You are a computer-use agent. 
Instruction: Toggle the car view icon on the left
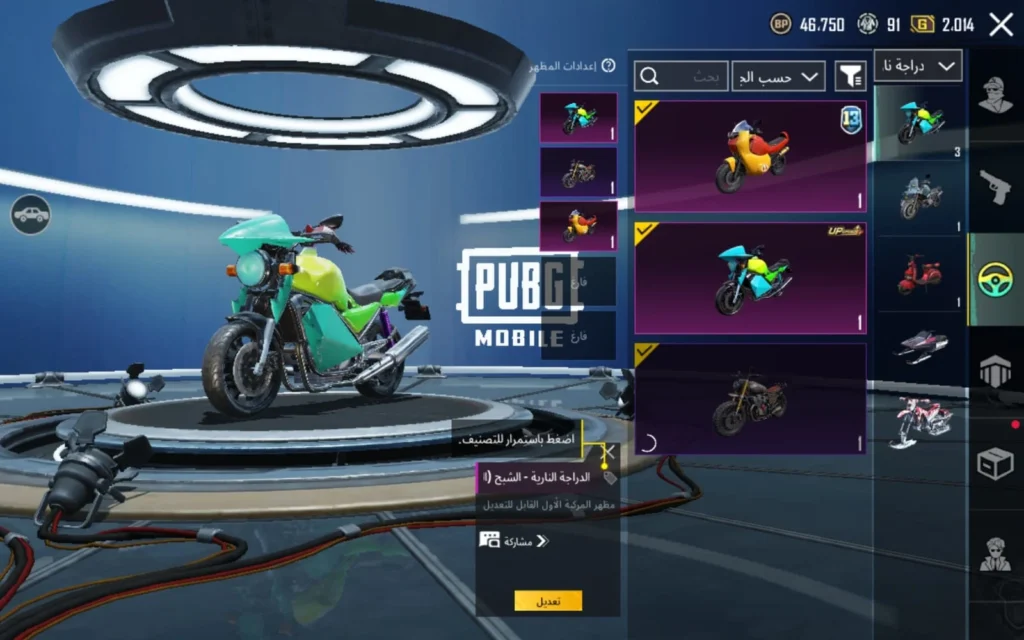point(31,214)
